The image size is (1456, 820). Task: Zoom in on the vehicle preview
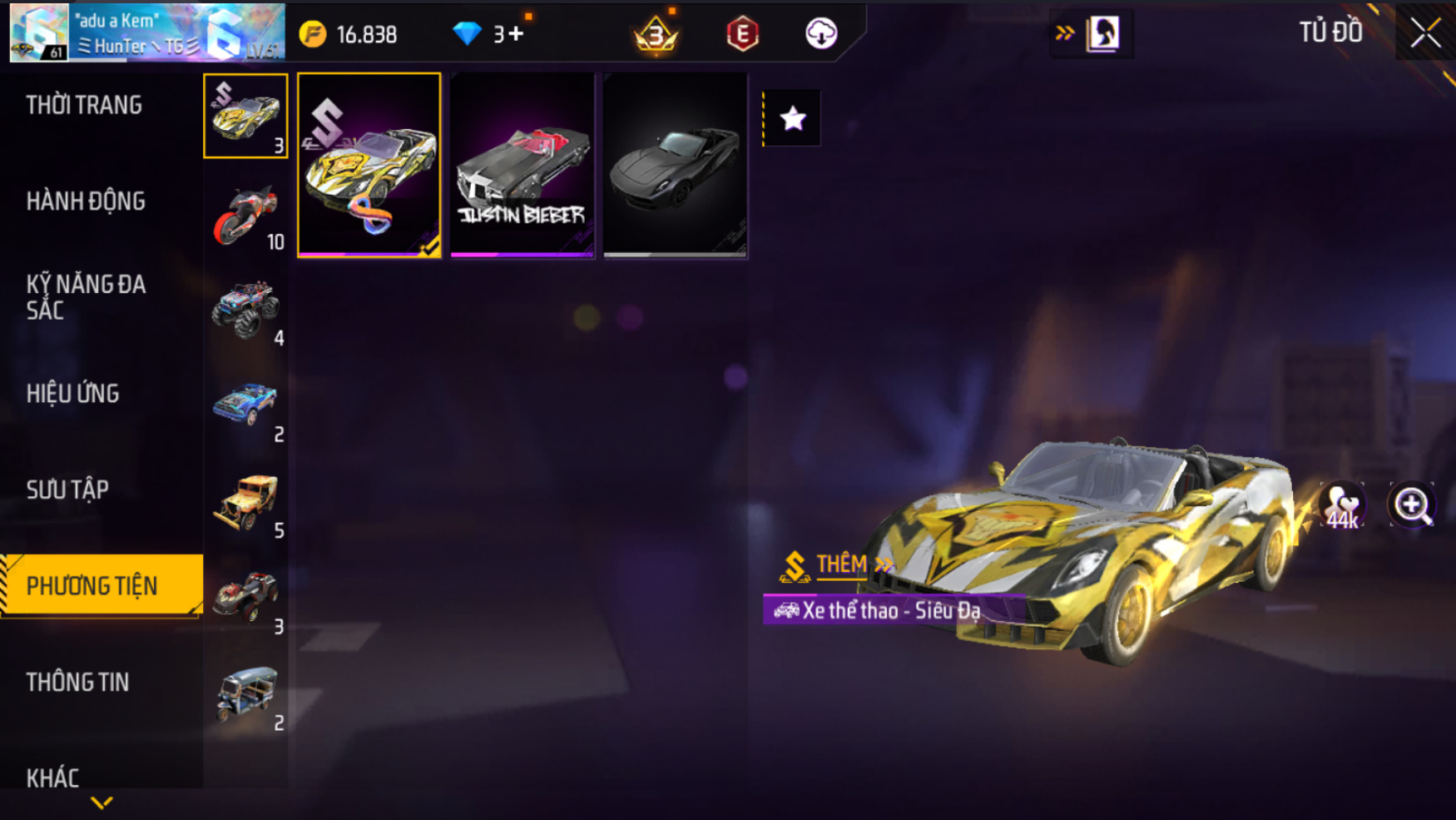click(x=1411, y=504)
